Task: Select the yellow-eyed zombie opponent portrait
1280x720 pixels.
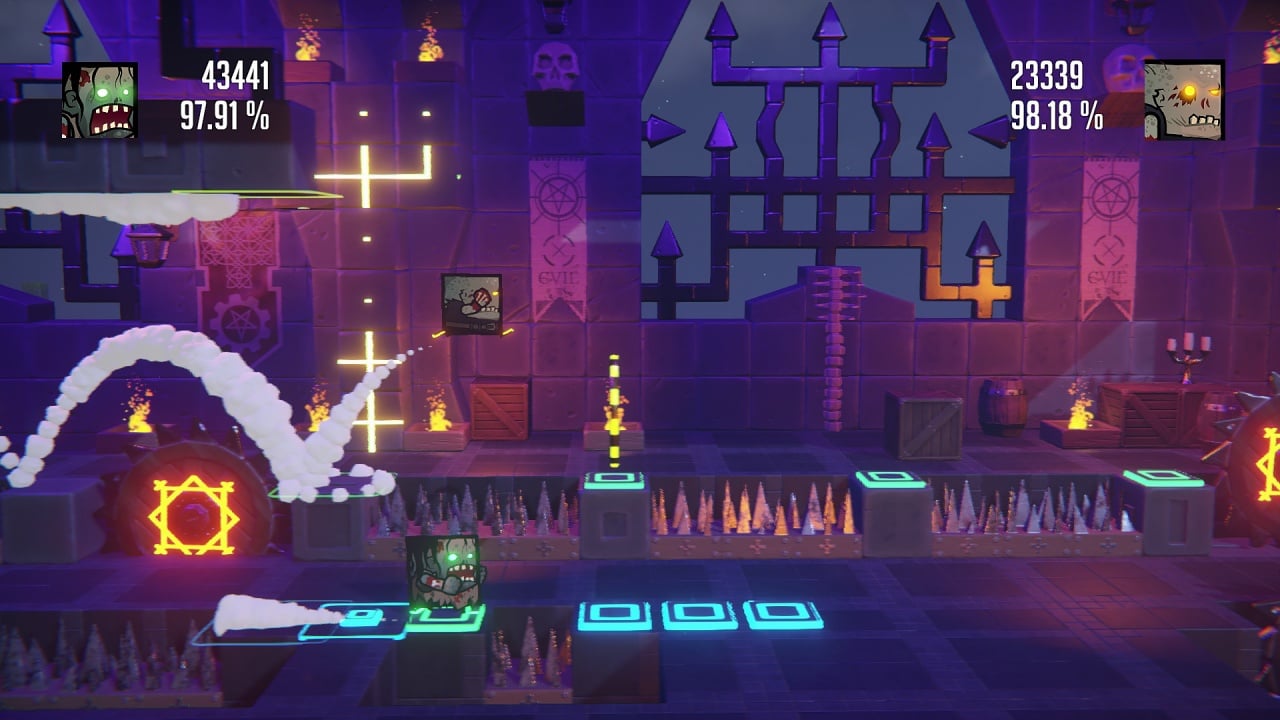Action: coord(1184,100)
